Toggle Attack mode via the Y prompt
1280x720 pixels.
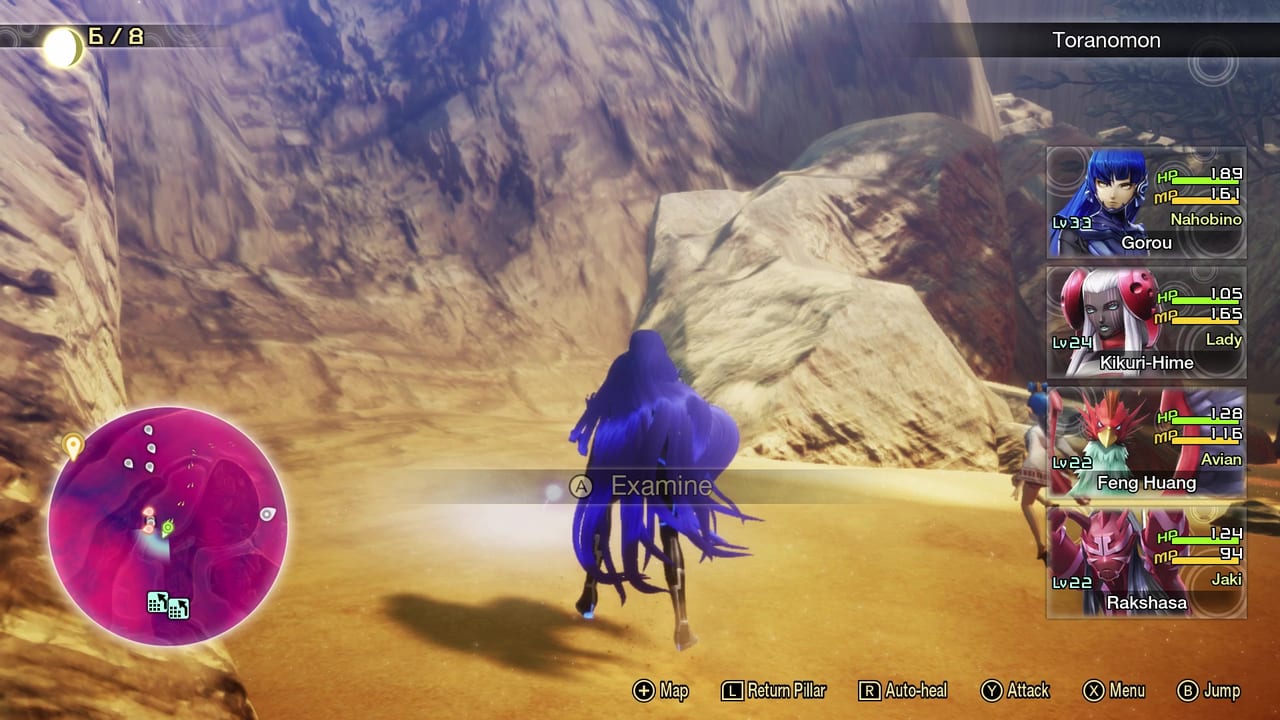1016,690
